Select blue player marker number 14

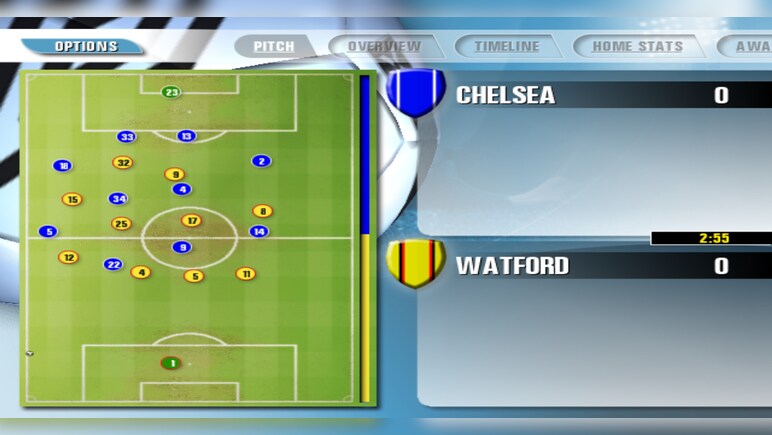point(258,231)
